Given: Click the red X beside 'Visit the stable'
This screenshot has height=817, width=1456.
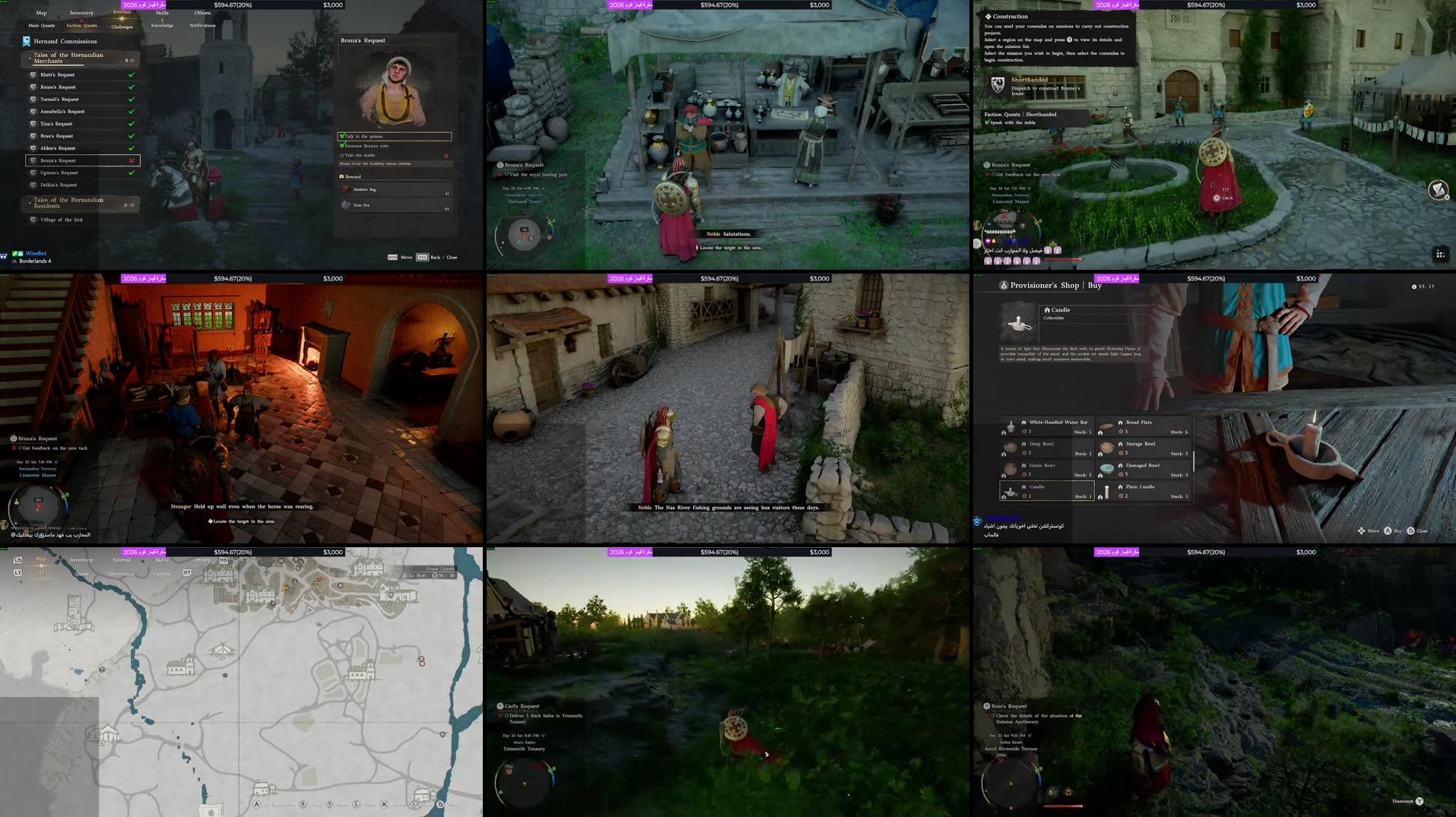Looking at the screenshot, I should 446,155.
